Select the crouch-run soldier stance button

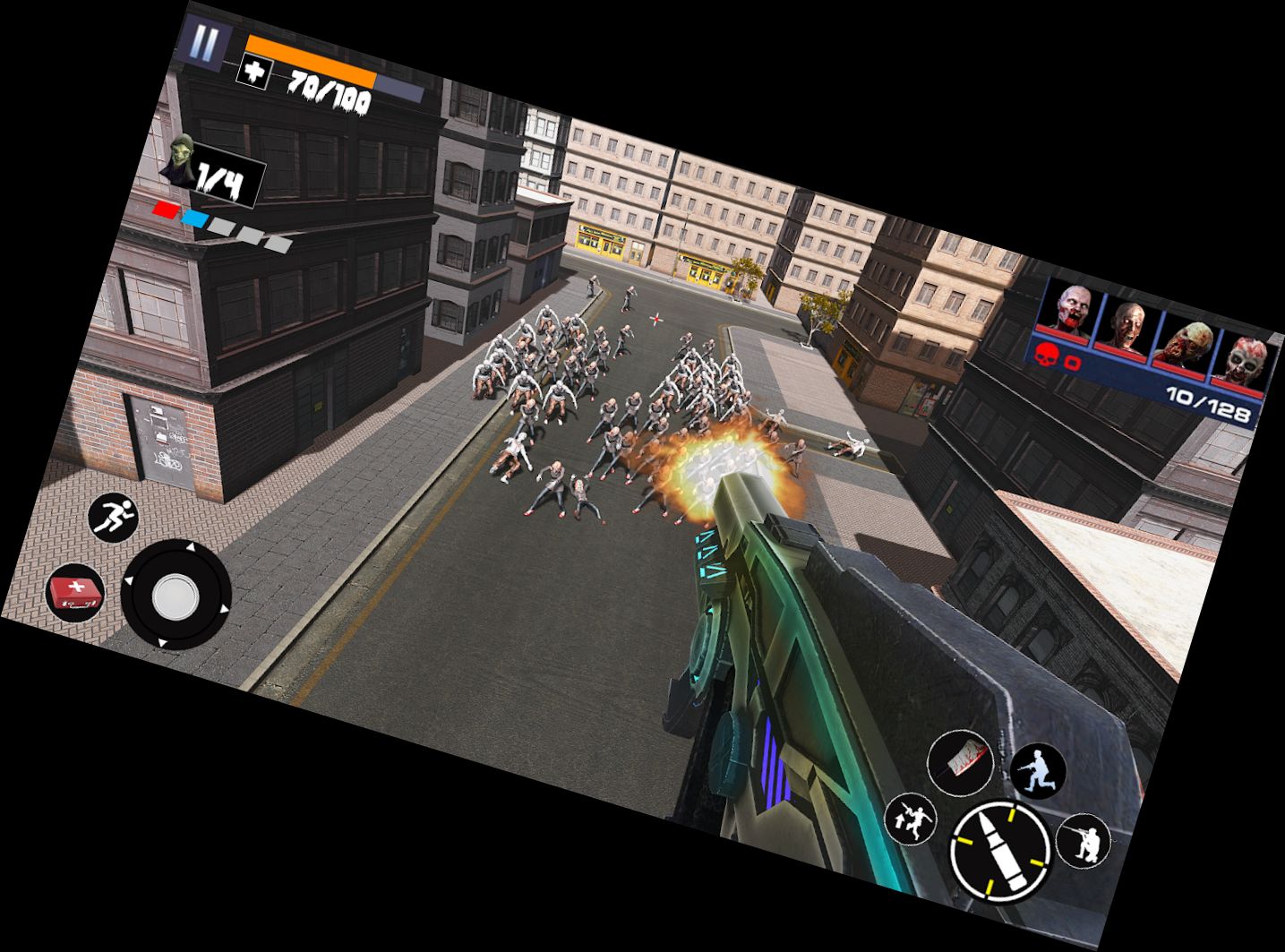[x=1037, y=771]
